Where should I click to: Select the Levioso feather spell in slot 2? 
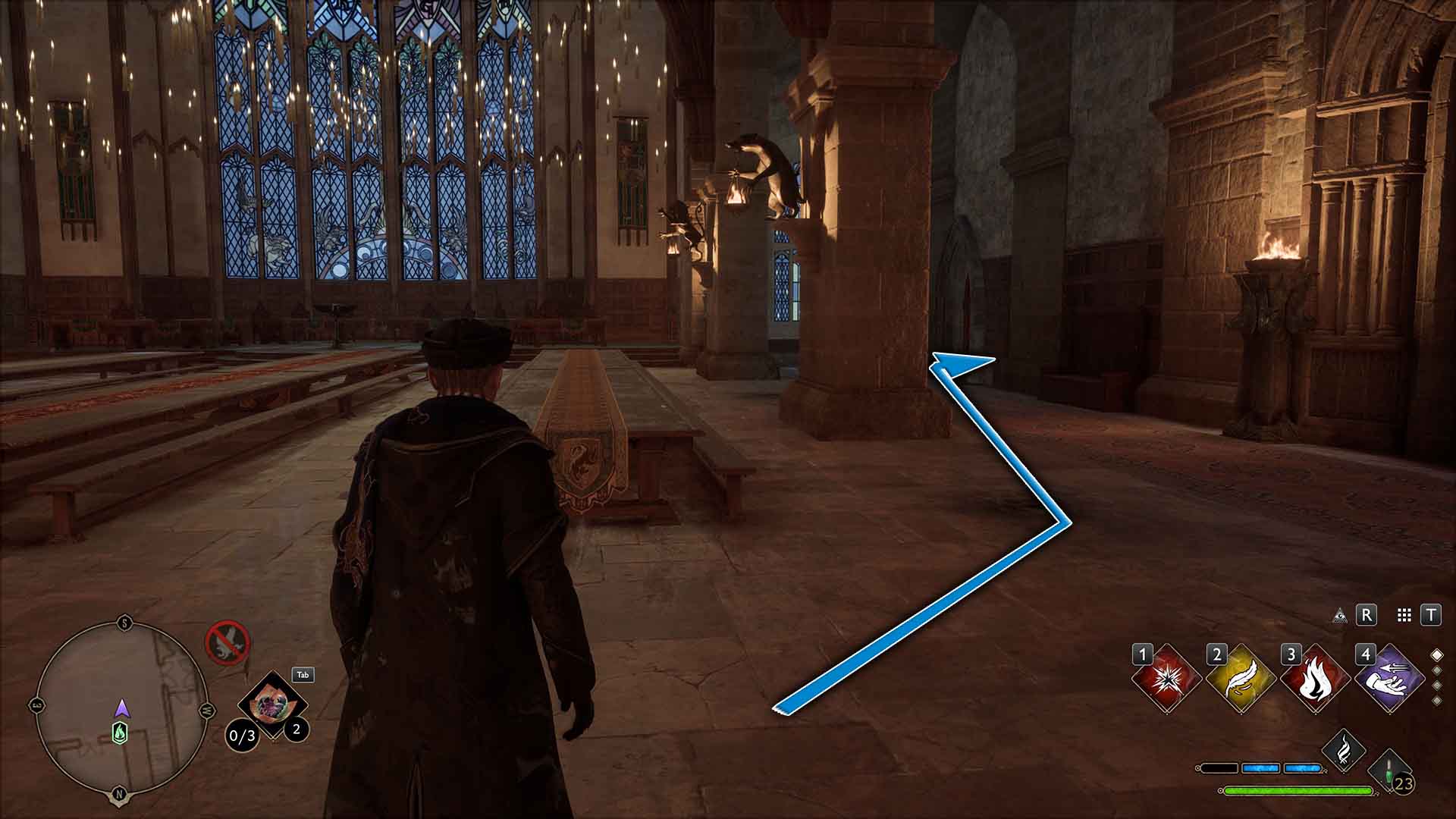click(x=1239, y=677)
